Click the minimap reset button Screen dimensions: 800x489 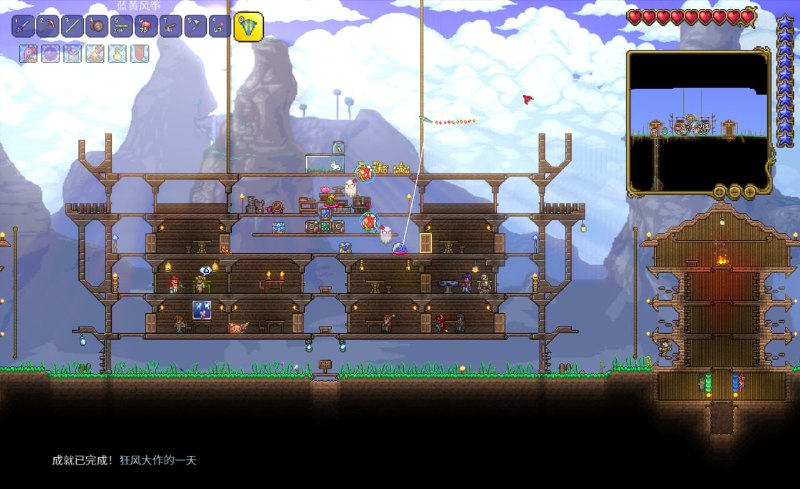(x=719, y=191)
